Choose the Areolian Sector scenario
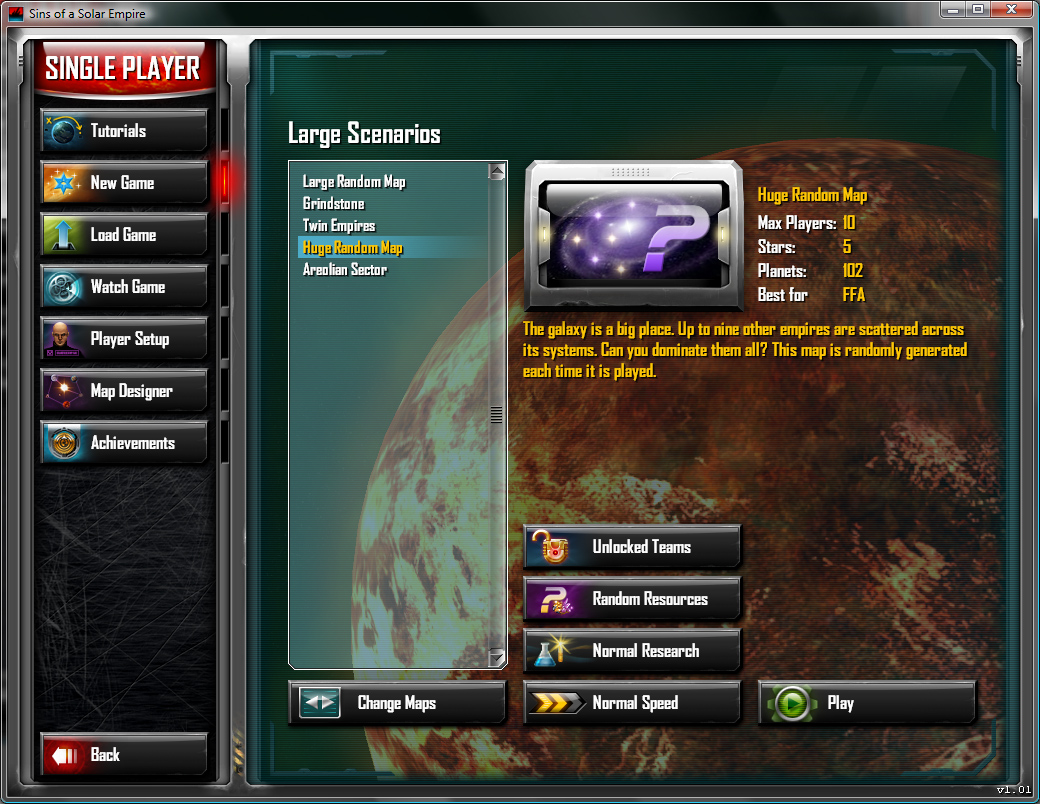The image size is (1040, 804). [345, 270]
